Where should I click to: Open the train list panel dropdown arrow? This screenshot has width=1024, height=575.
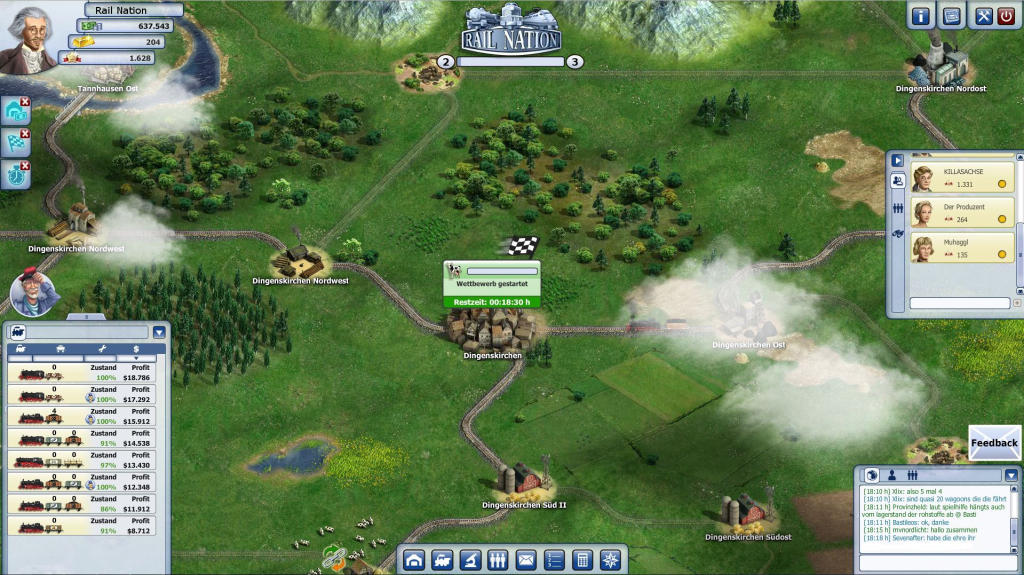[x=158, y=332]
